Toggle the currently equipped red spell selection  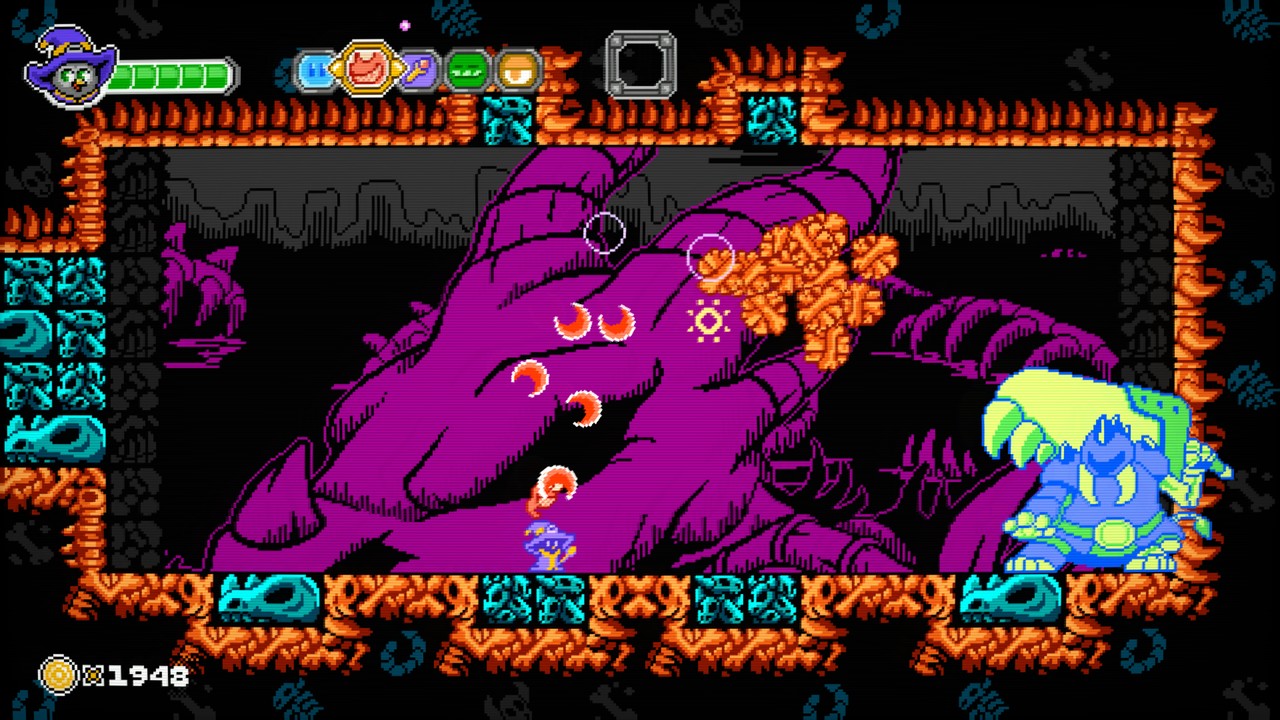click(x=368, y=66)
